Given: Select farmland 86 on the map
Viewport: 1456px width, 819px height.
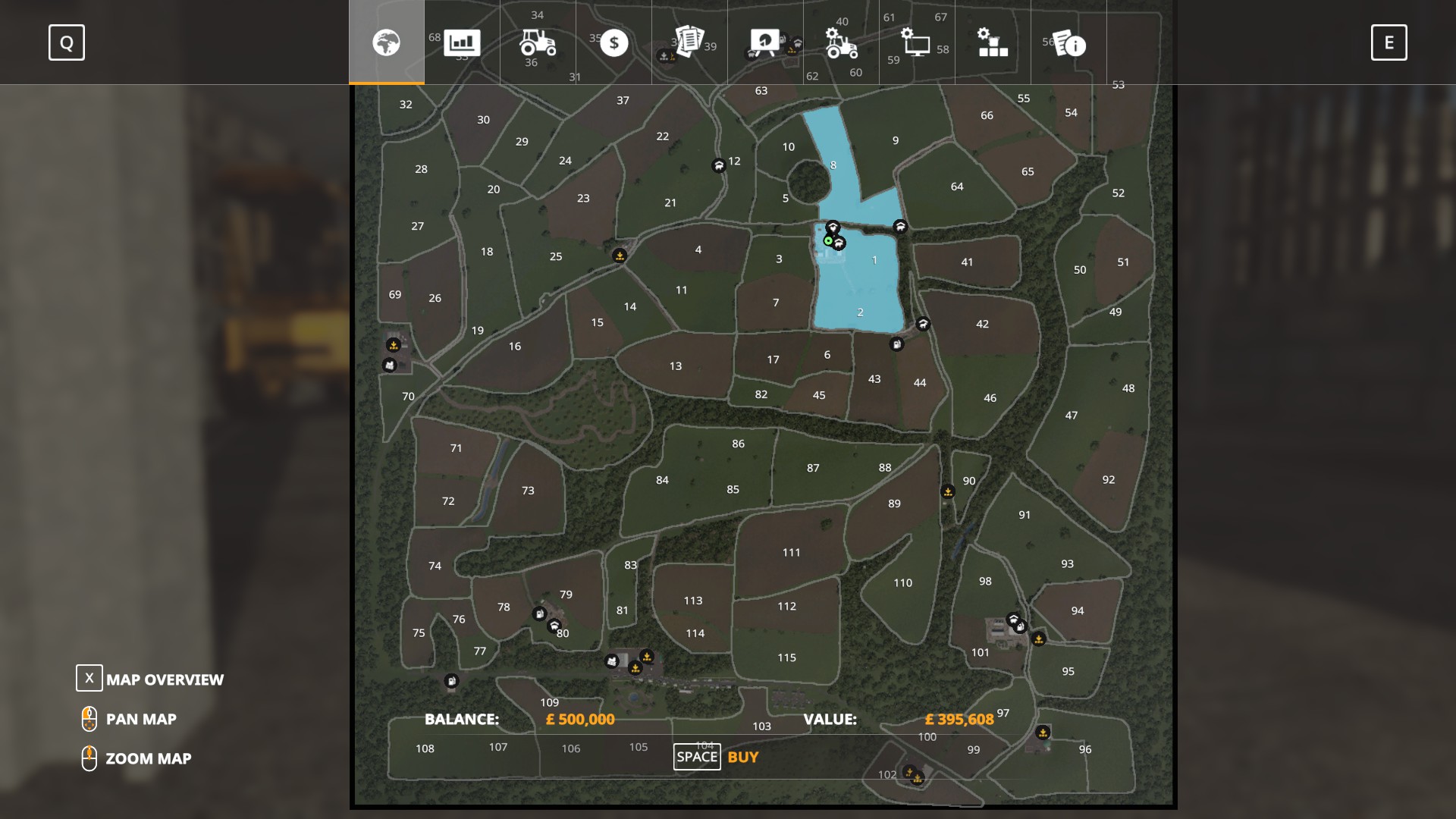Looking at the screenshot, I should pos(738,444).
